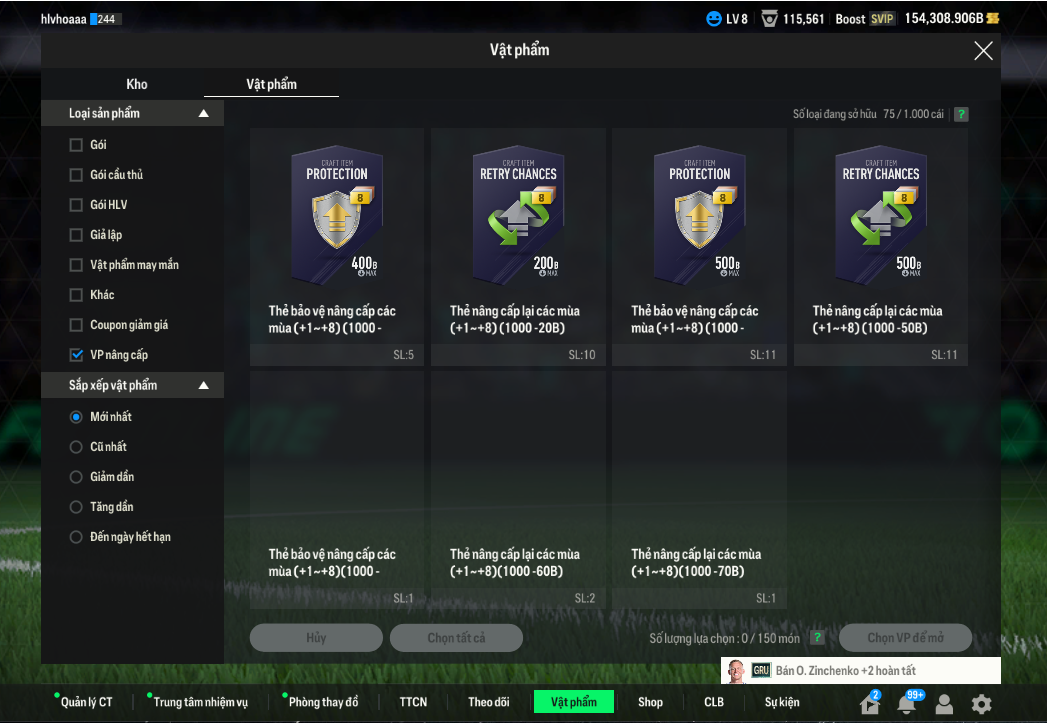This screenshot has width=1047, height=723.
Task: Open the gear settings icon
Action: pyautogui.click(x=982, y=703)
